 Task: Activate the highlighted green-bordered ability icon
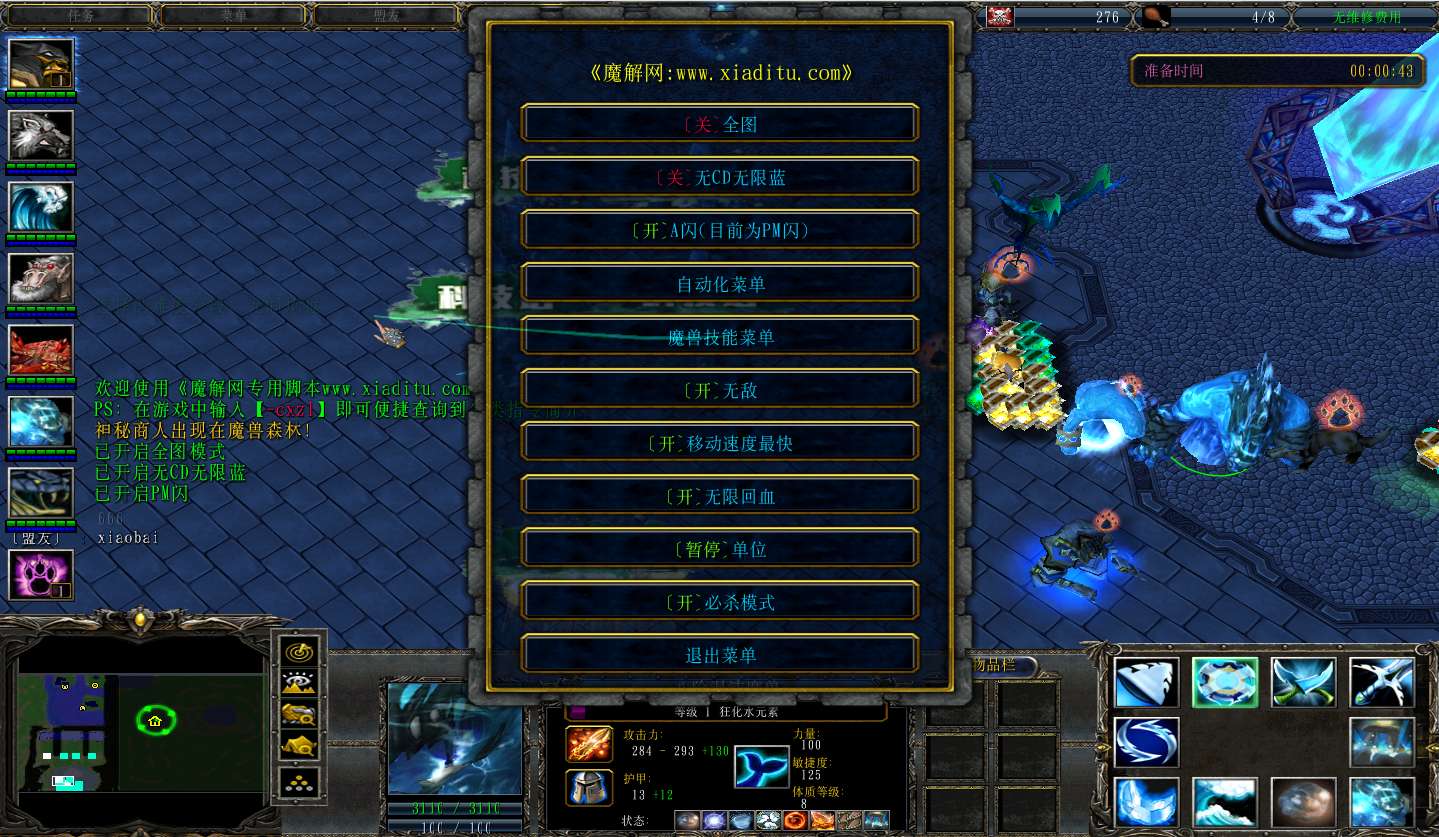click(1225, 682)
